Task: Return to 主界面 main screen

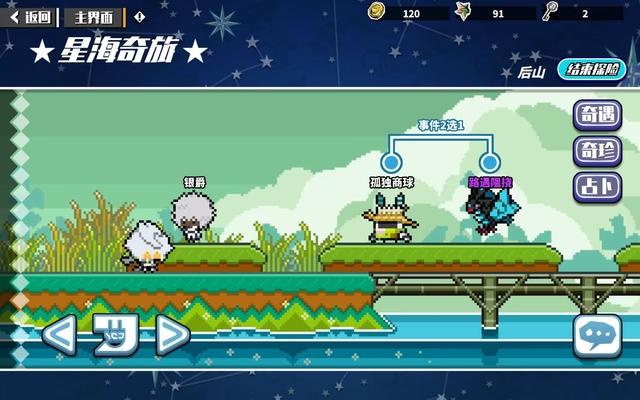Action: tap(94, 16)
